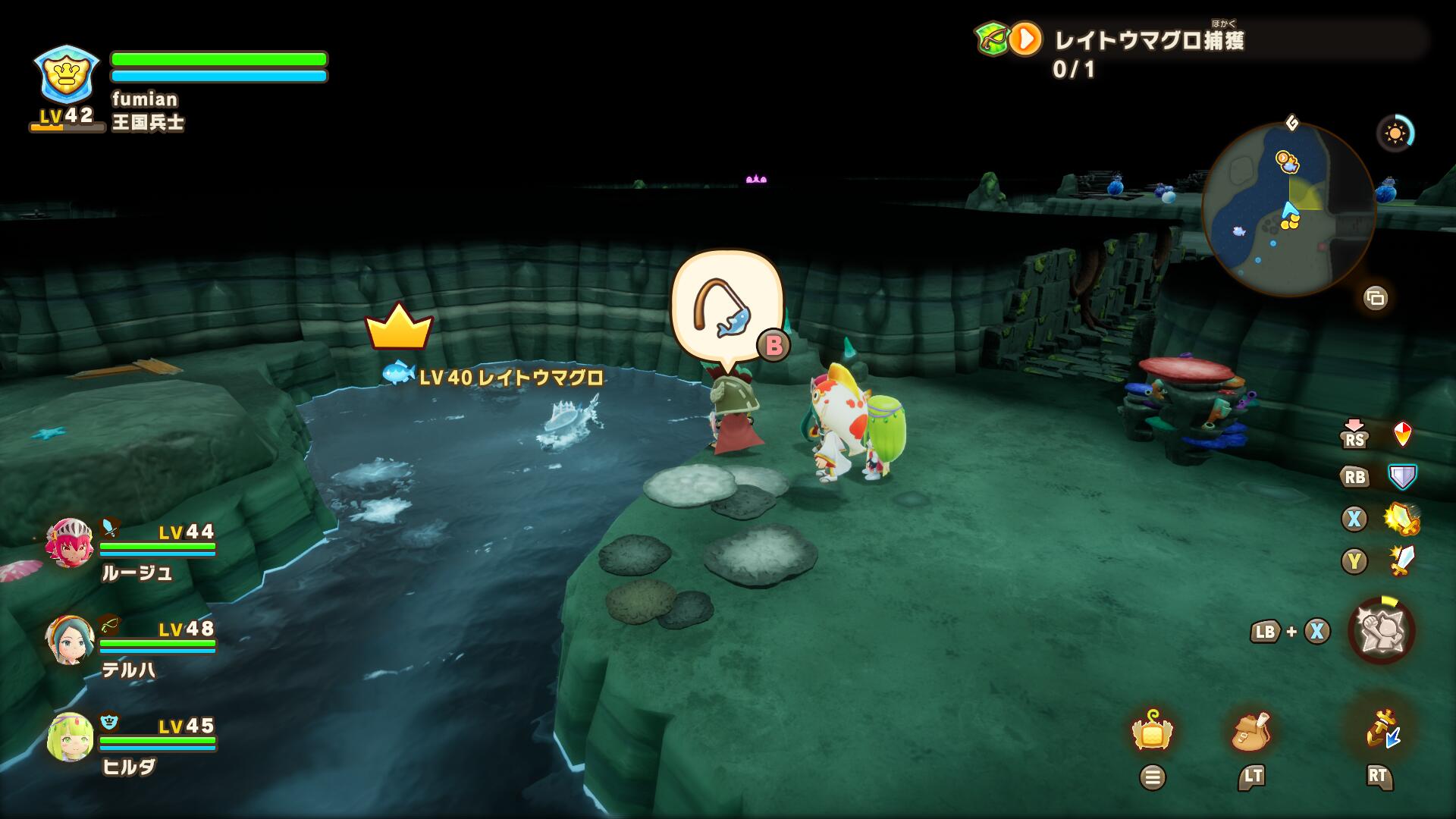Click the overlapping squares icon below minimap
Image resolution: width=1456 pixels, height=819 pixels.
[x=1375, y=298]
